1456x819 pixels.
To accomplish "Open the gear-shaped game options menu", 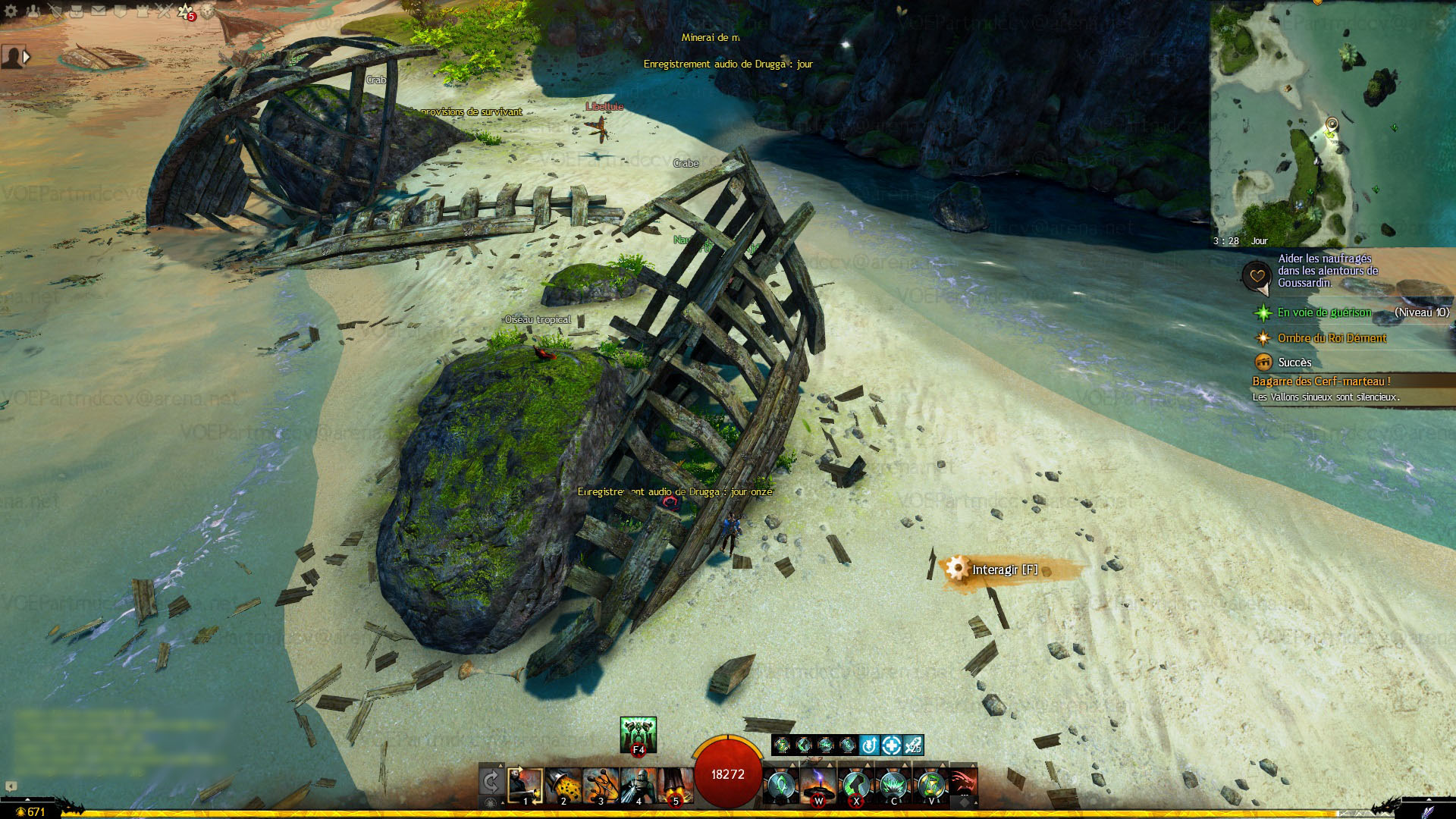I will [11, 11].
